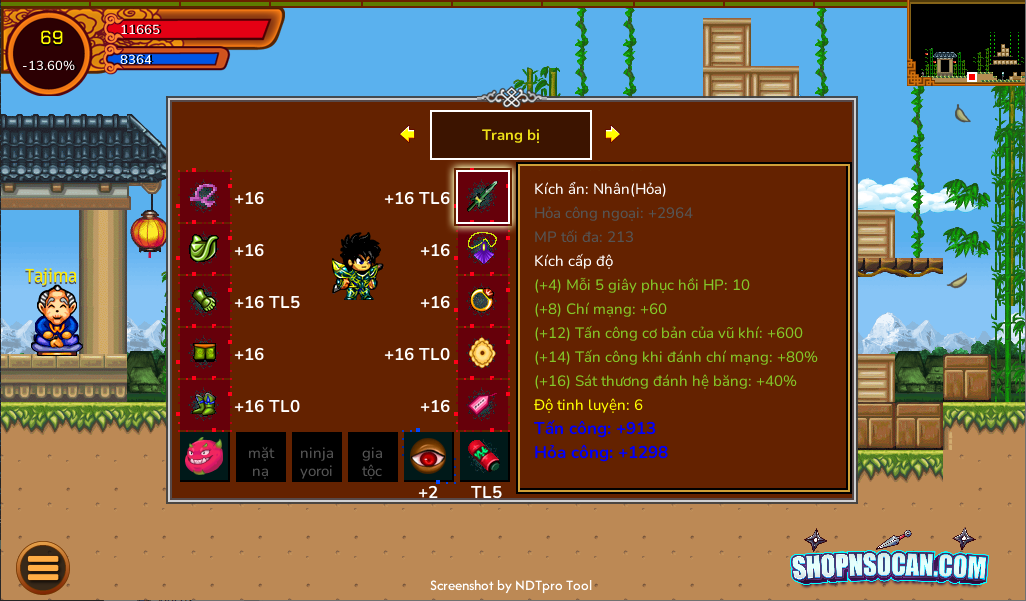Select the Trang bị tab header
The width and height of the screenshot is (1026, 601).
pos(510,135)
